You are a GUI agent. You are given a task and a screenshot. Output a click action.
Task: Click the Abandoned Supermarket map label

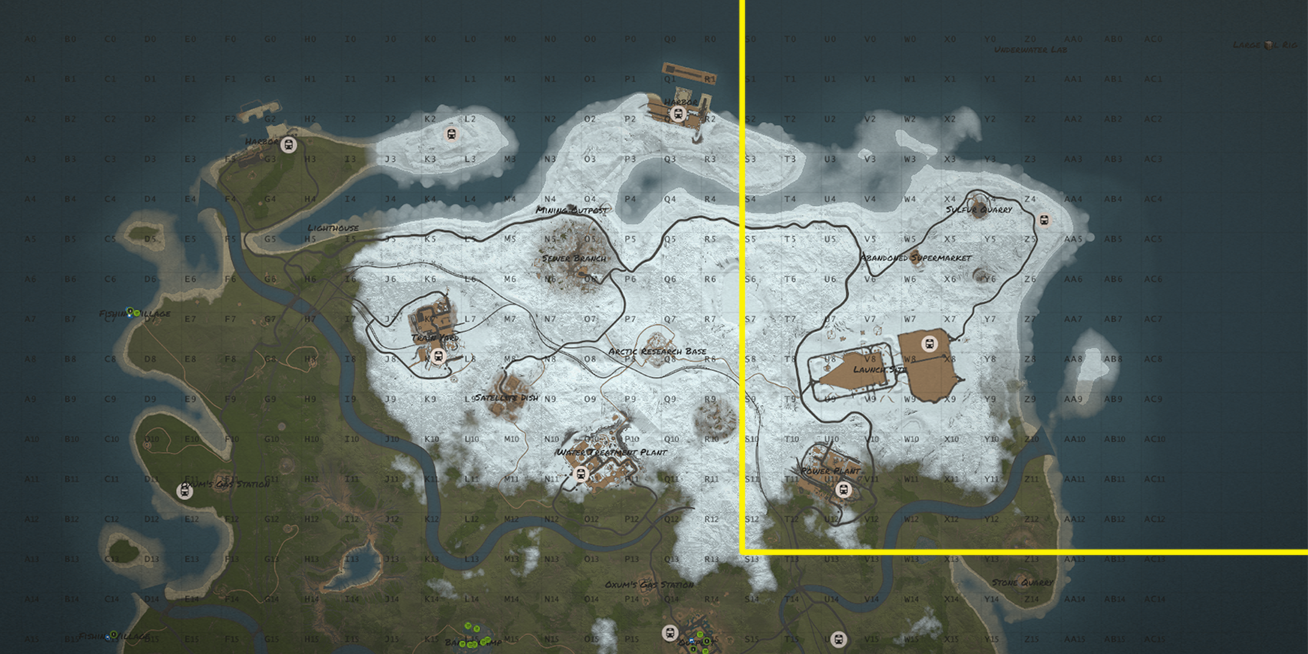[916, 258]
